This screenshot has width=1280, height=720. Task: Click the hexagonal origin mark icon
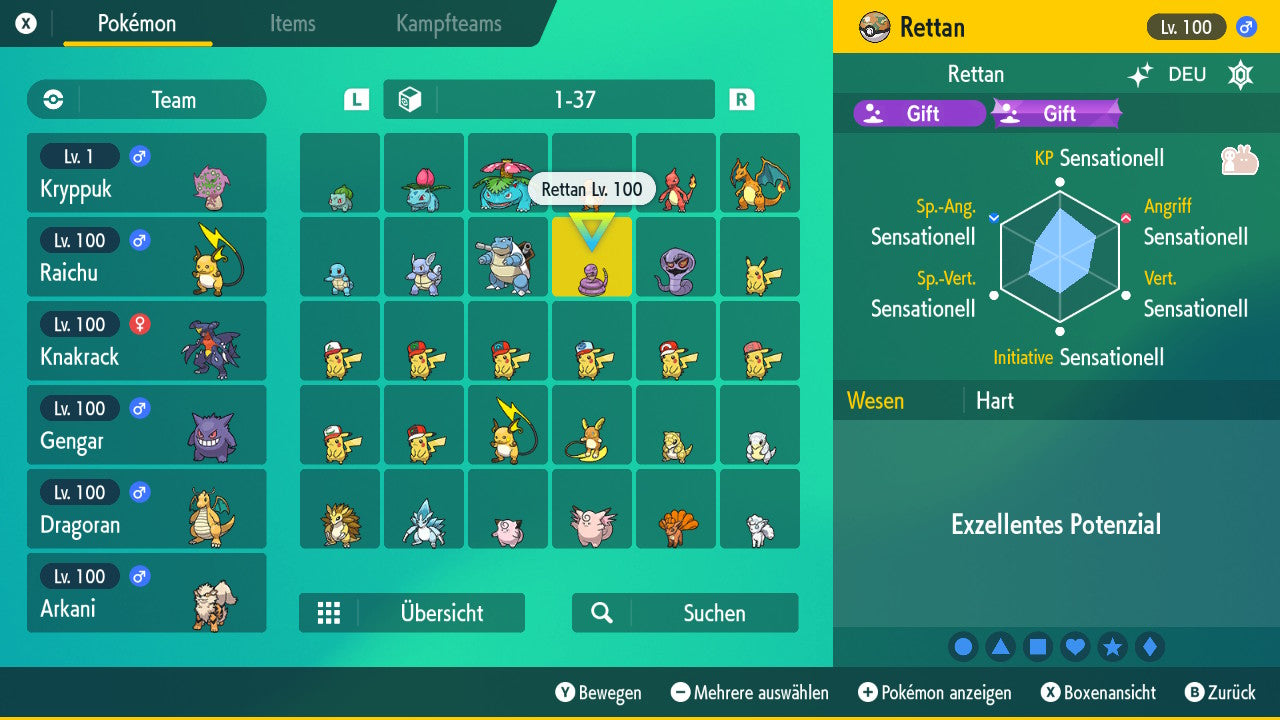[1240, 74]
